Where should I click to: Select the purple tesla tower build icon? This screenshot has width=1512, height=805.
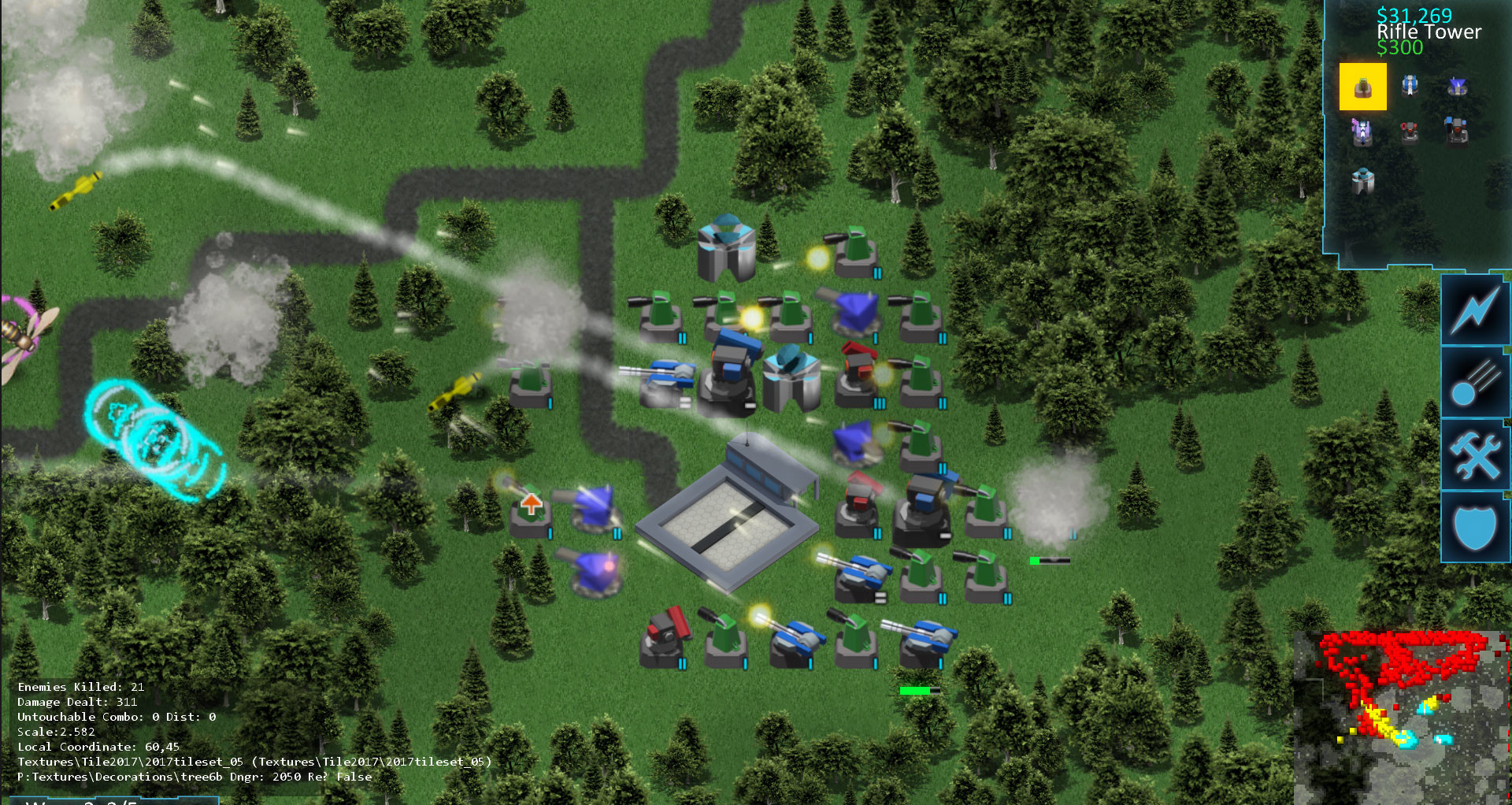click(x=1362, y=131)
